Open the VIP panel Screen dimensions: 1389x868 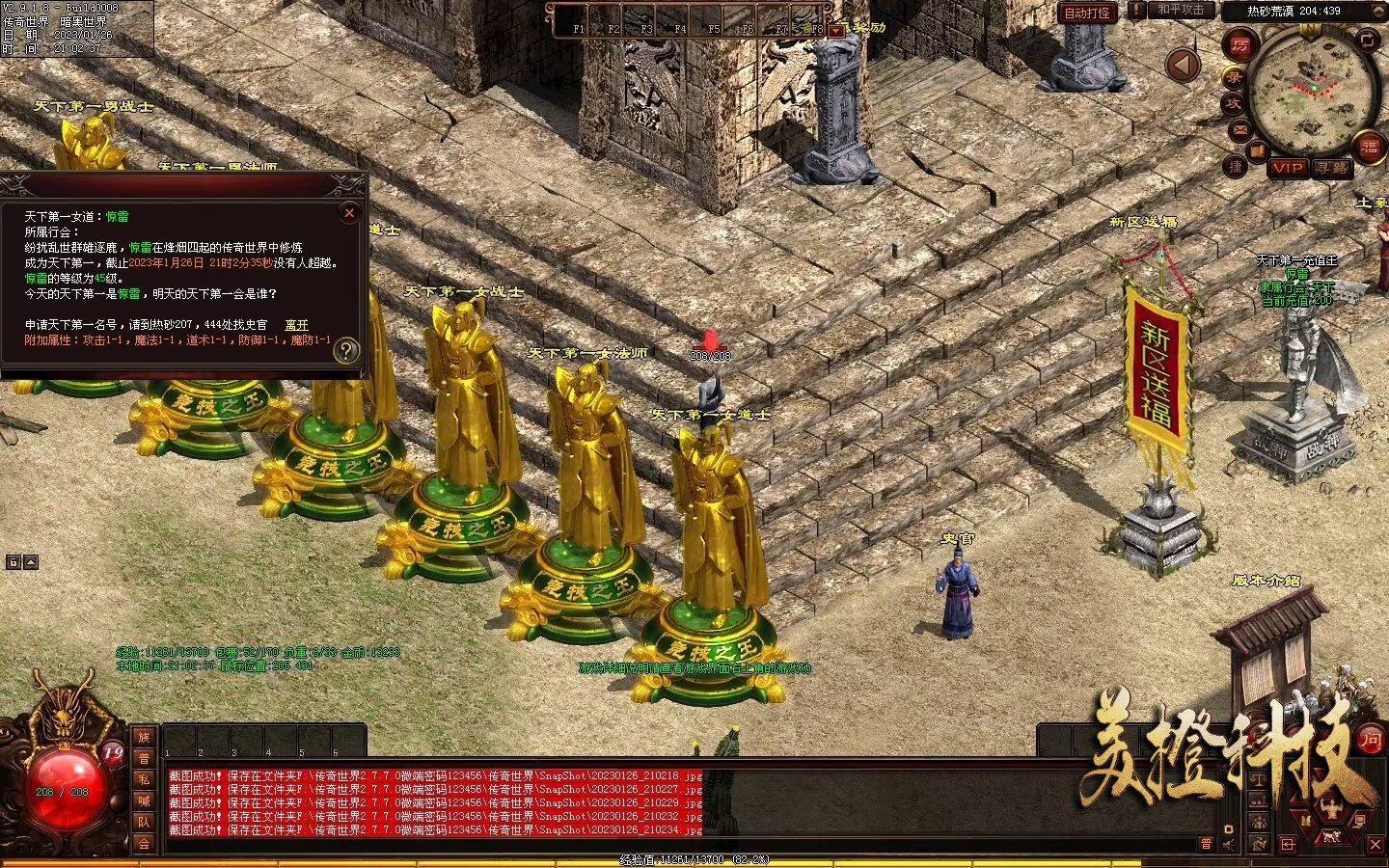click(x=1288, y=168)
